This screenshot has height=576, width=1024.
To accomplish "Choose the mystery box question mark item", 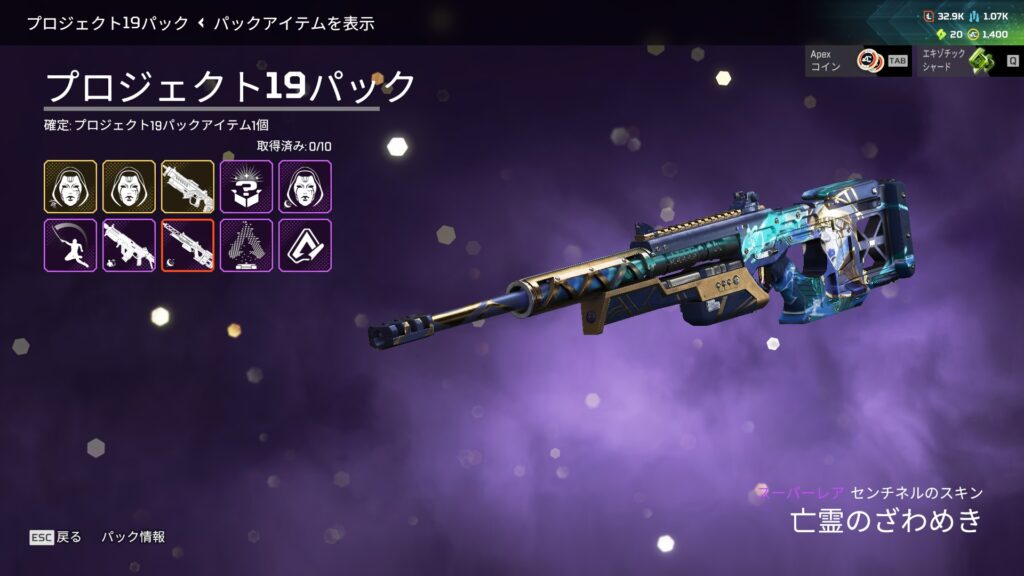I will [246, 186].
